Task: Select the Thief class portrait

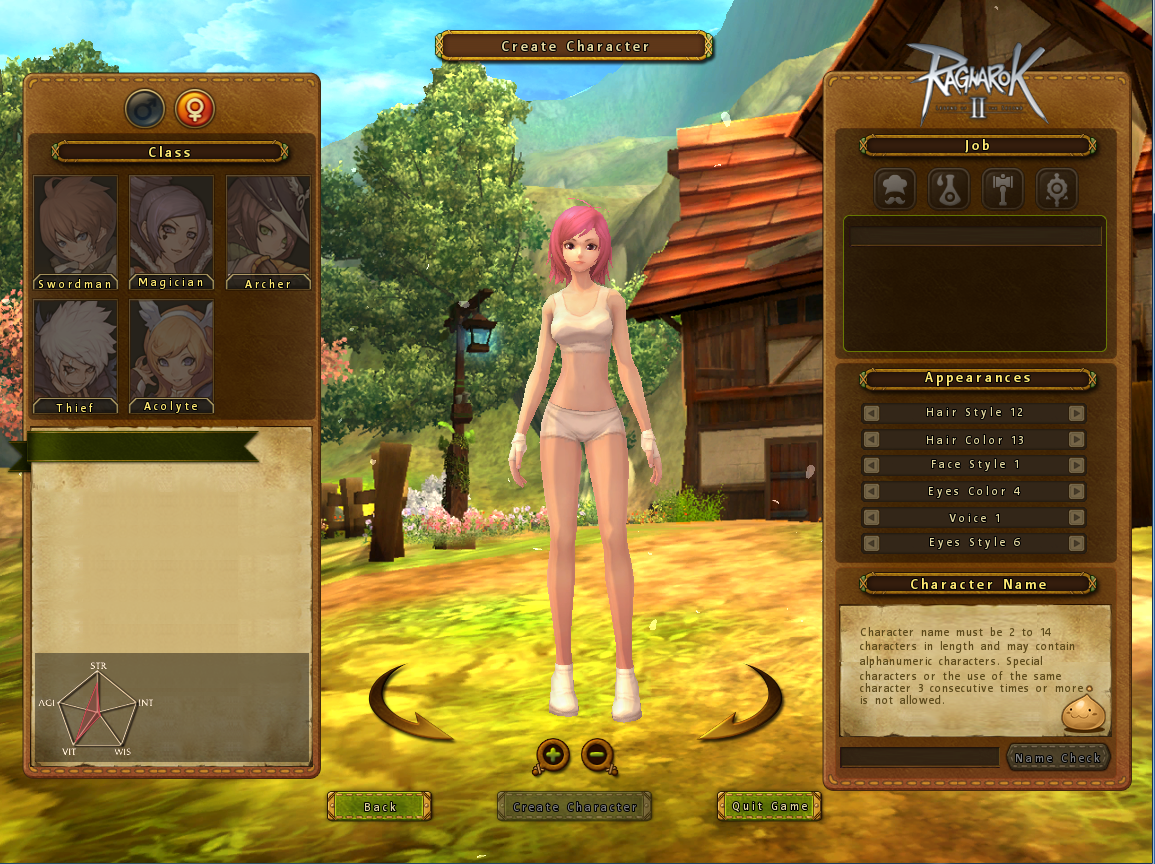Action: click(75, 356)
